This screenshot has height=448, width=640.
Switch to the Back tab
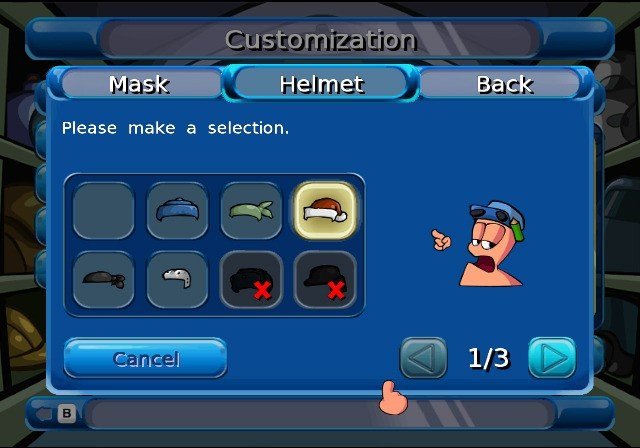(504, 84)
